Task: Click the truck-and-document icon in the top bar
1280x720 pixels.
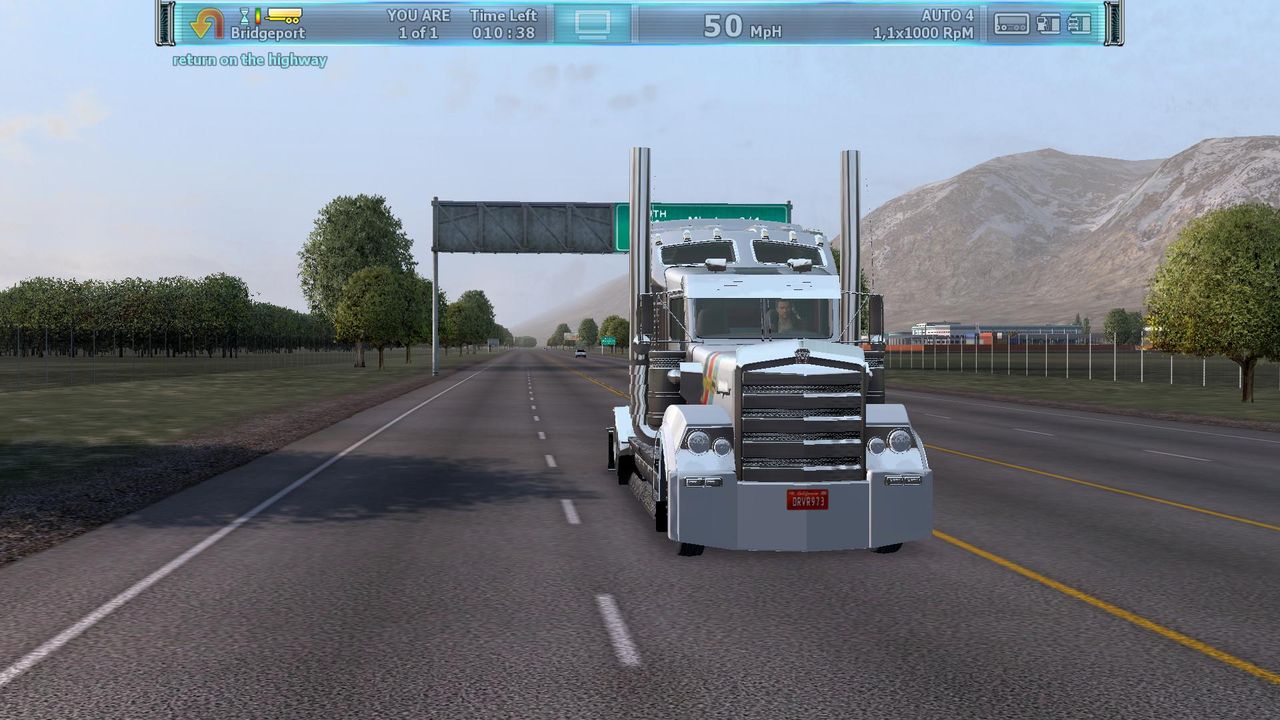Action: [1048, 24]
